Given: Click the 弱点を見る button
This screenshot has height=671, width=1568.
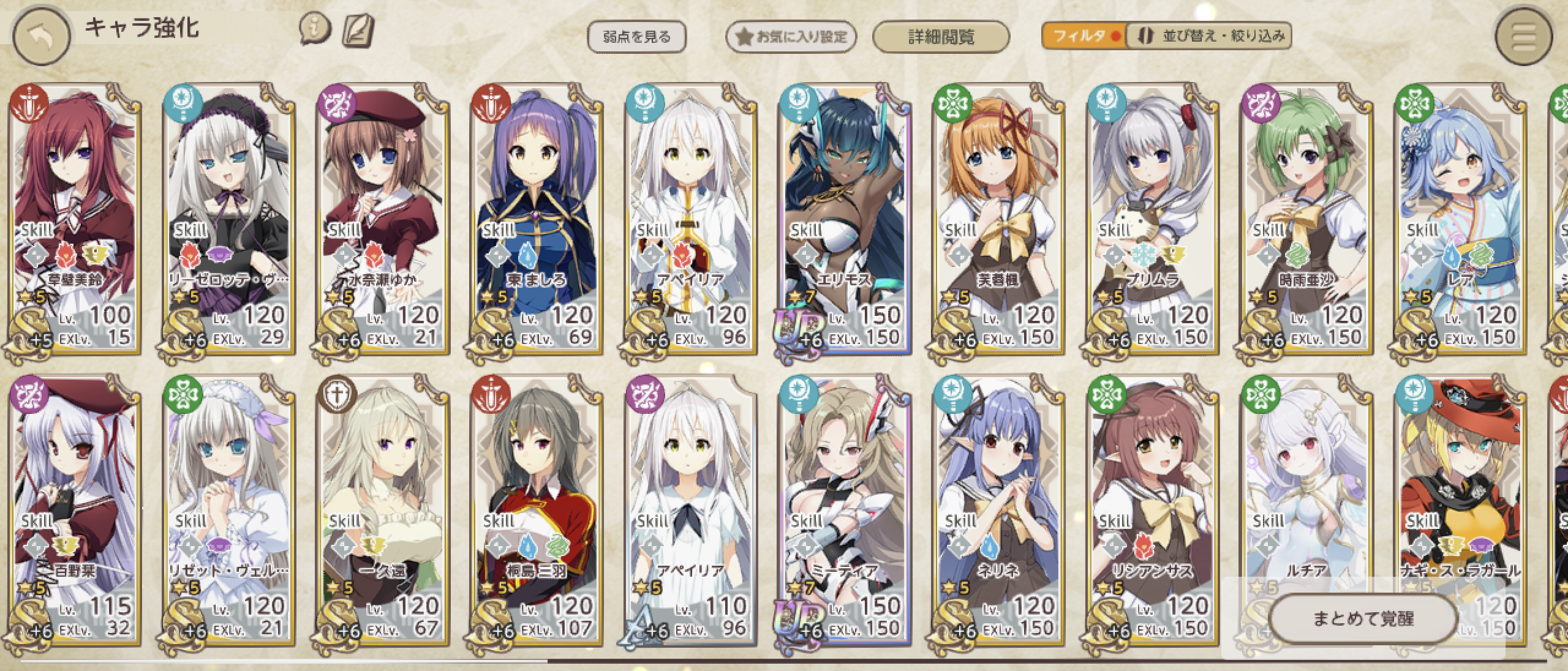Looking at the screenshot, I should (636, 37).
